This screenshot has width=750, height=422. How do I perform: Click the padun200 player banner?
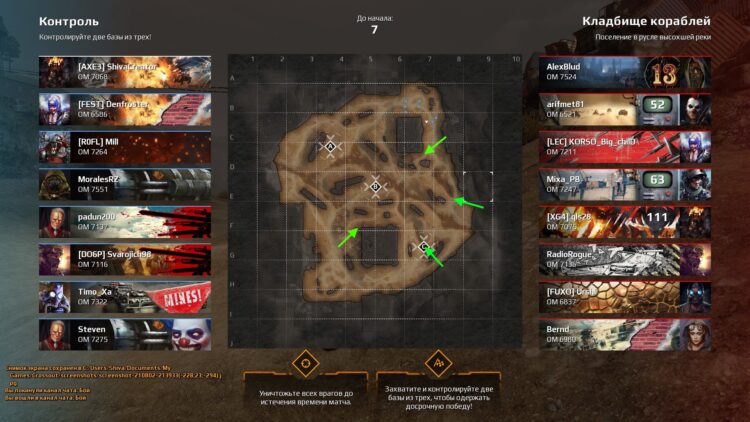pos(124,222)
